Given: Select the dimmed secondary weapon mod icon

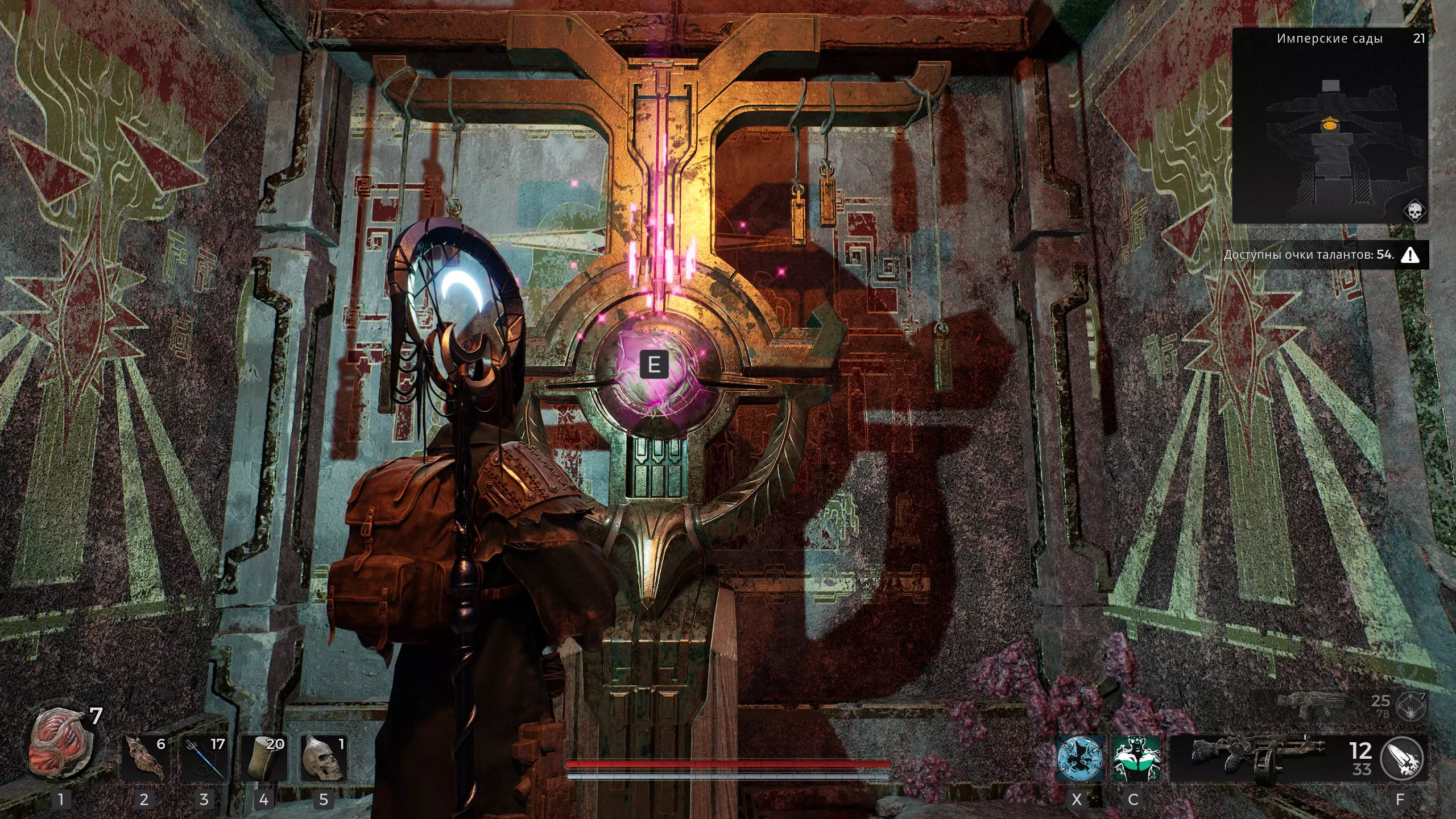Looking at the screenshot, I should (1412, 705).
